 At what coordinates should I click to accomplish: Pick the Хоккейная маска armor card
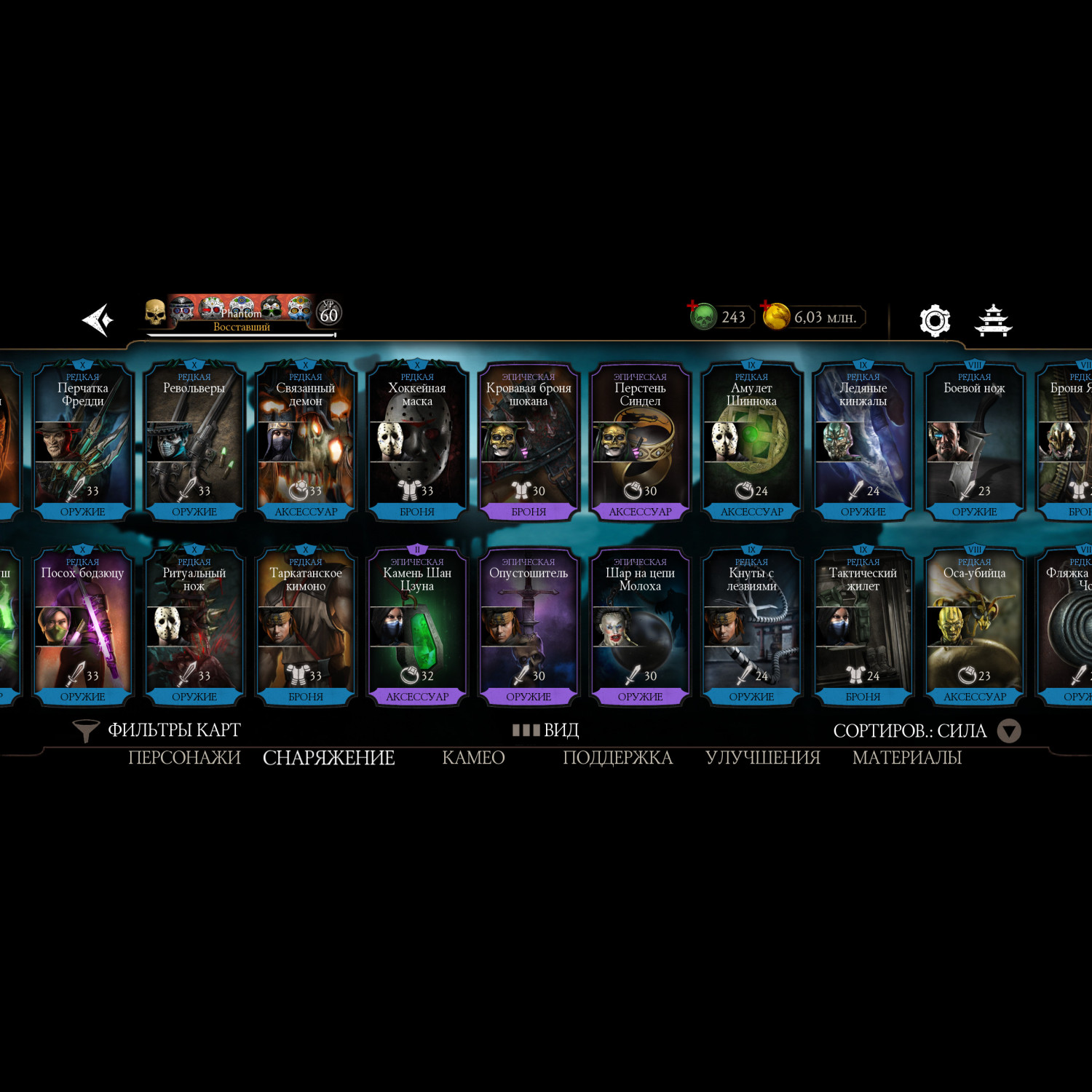(x=417, y=441)
